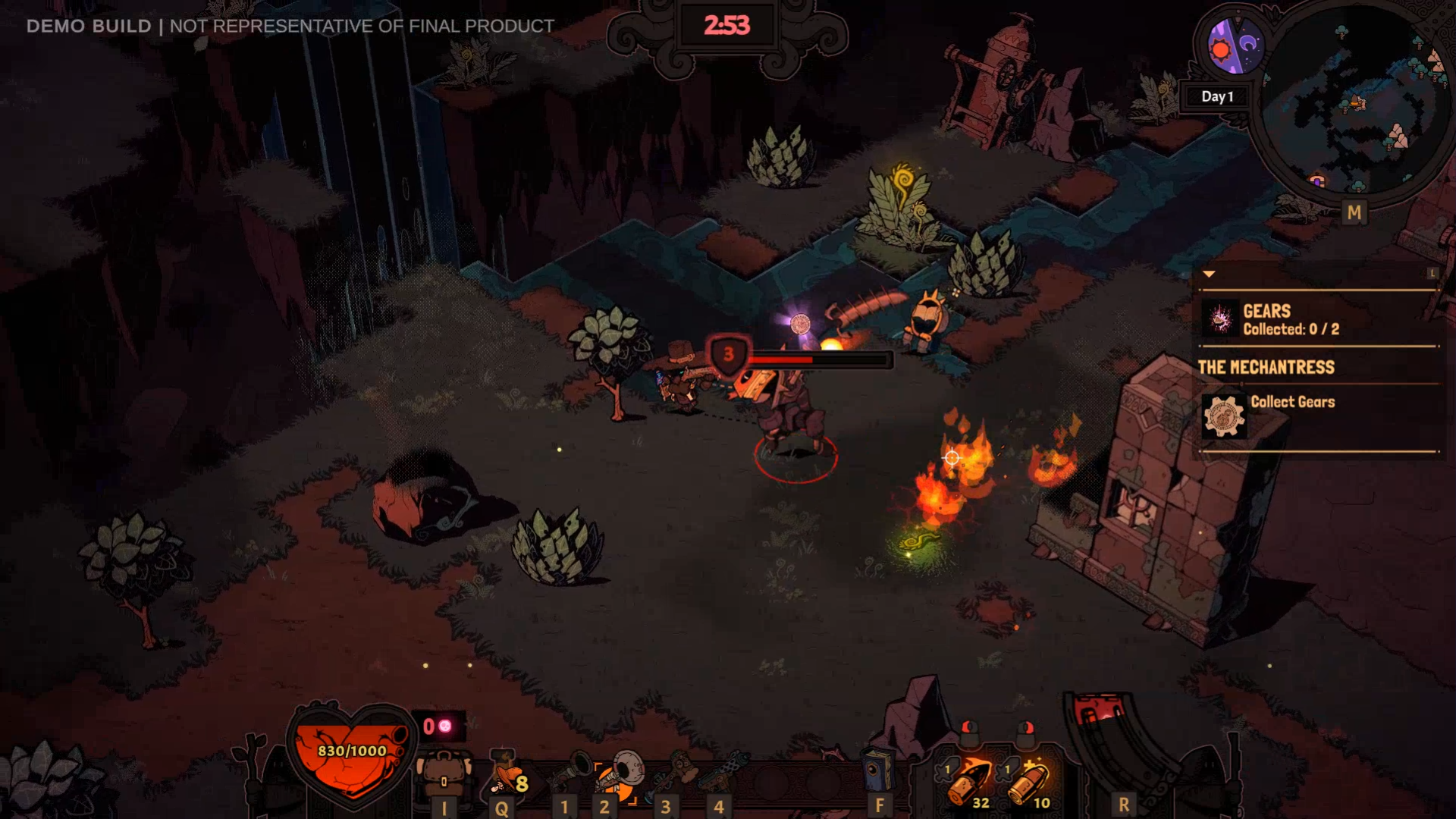Equip the weapon in hotbar slot 3

676,772
